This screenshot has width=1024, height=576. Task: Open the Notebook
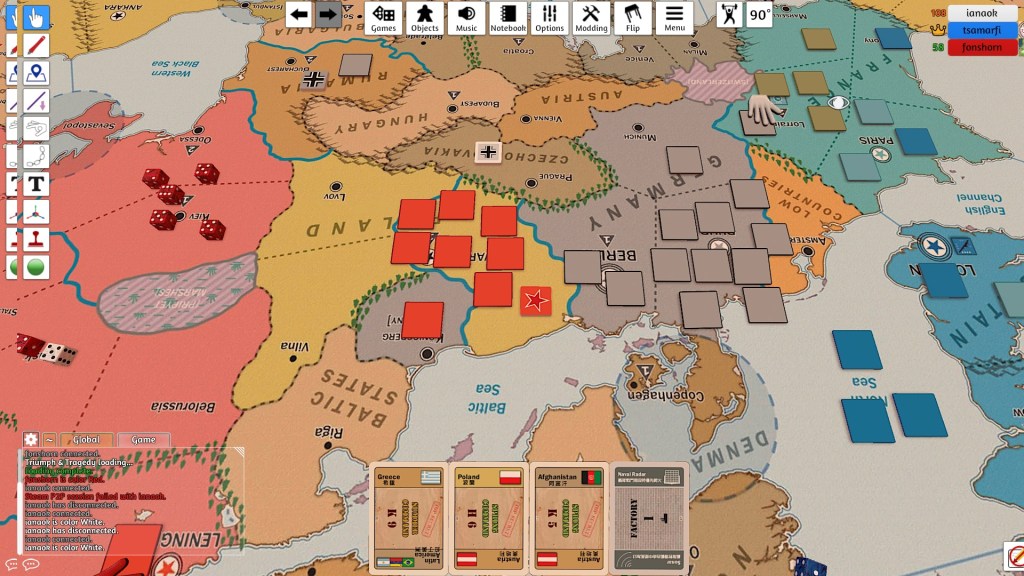(508, 17)
